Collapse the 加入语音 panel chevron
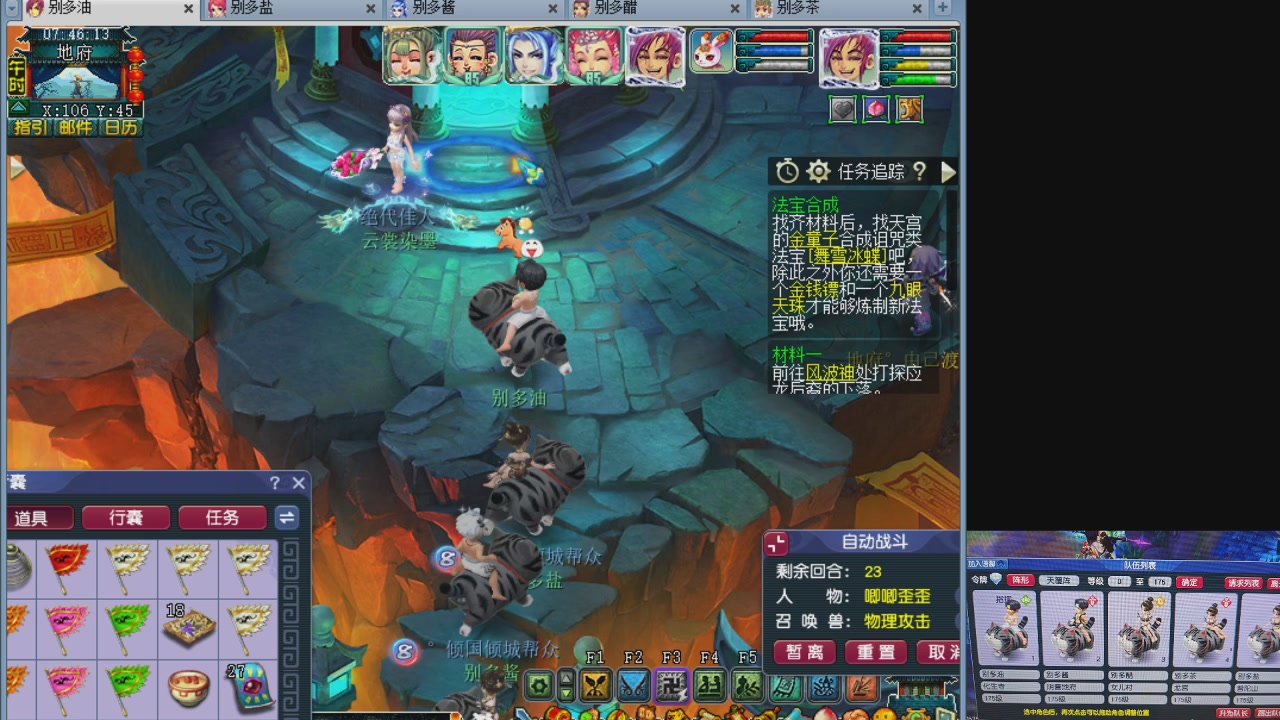The width and height of the screenshot is (1280, 720). 1002,563
